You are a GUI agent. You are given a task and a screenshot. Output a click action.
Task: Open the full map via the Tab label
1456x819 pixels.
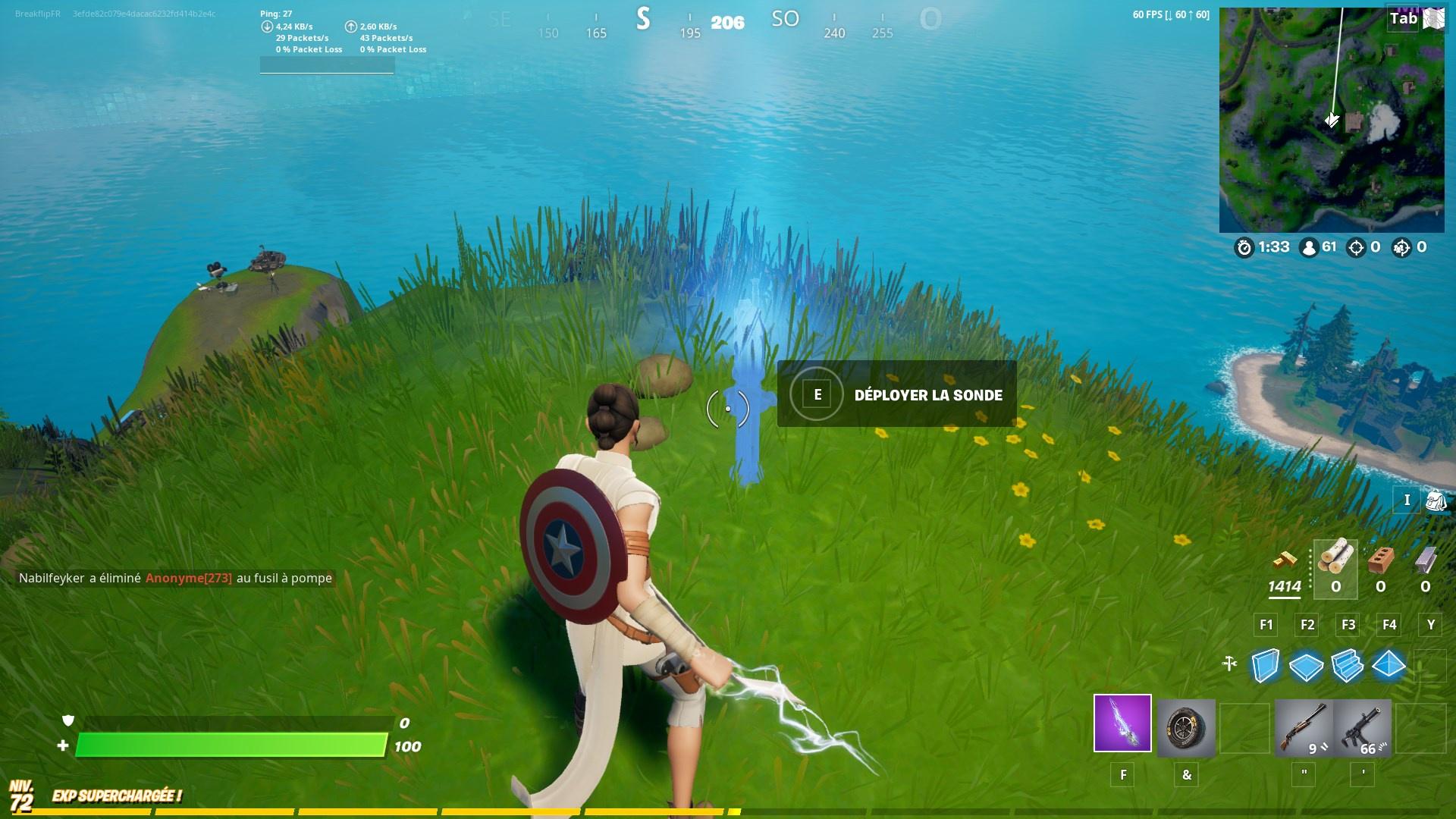click(x=1402, y=19)
